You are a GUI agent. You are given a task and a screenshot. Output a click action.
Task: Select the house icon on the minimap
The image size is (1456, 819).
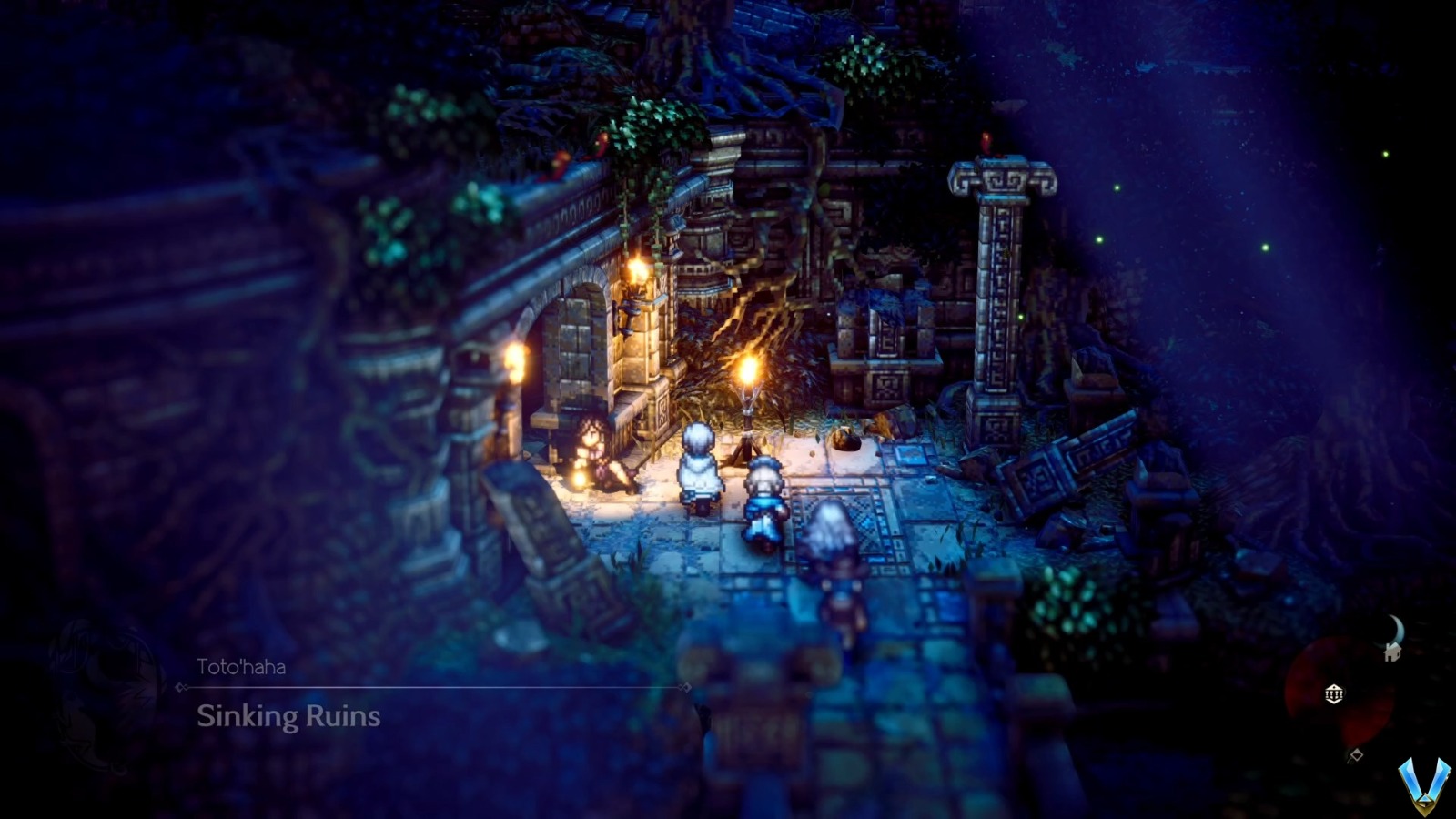1392,652
